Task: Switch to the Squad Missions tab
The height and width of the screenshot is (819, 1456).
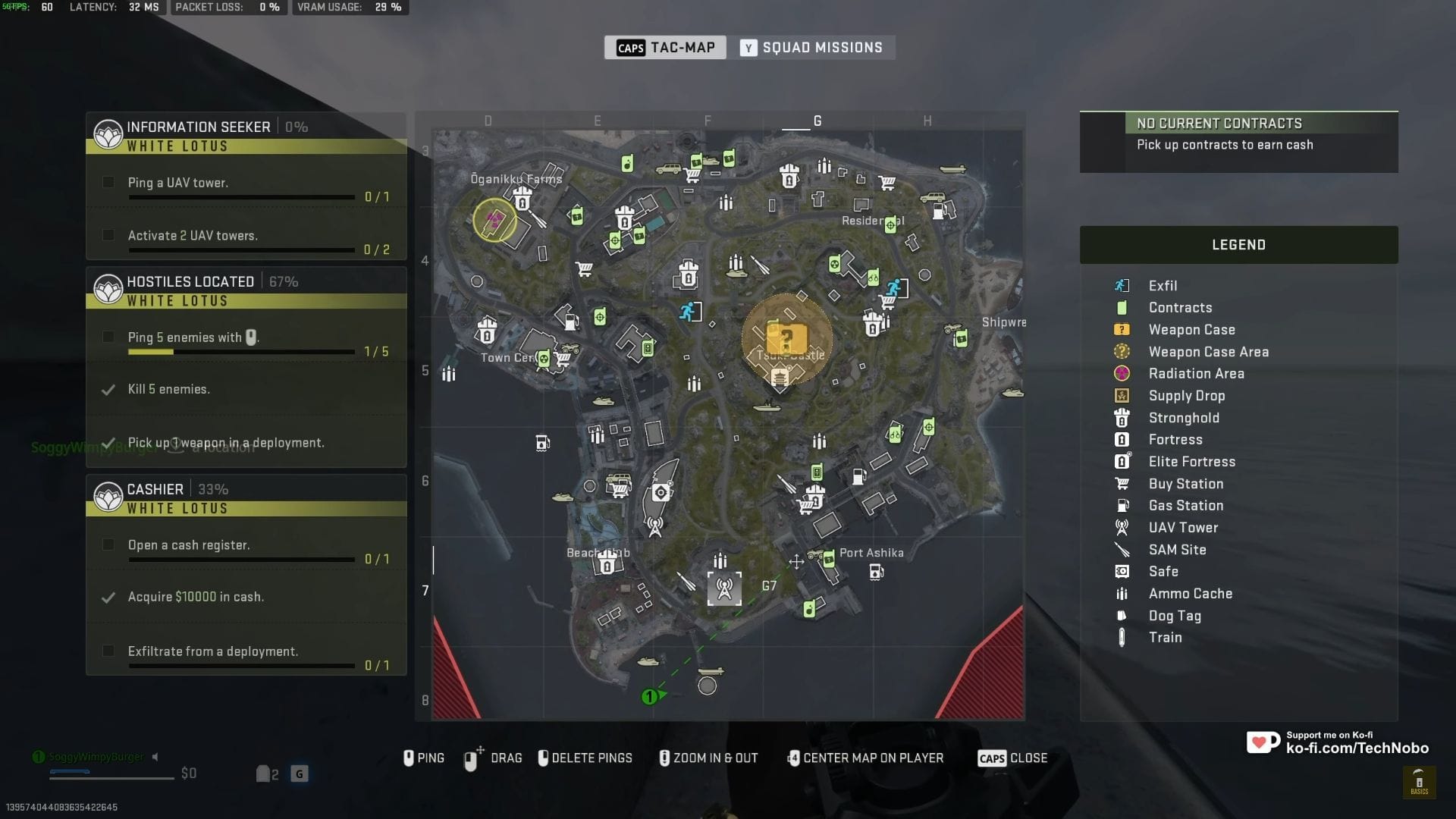Action: pyautogui.click(x=814, y=47)
